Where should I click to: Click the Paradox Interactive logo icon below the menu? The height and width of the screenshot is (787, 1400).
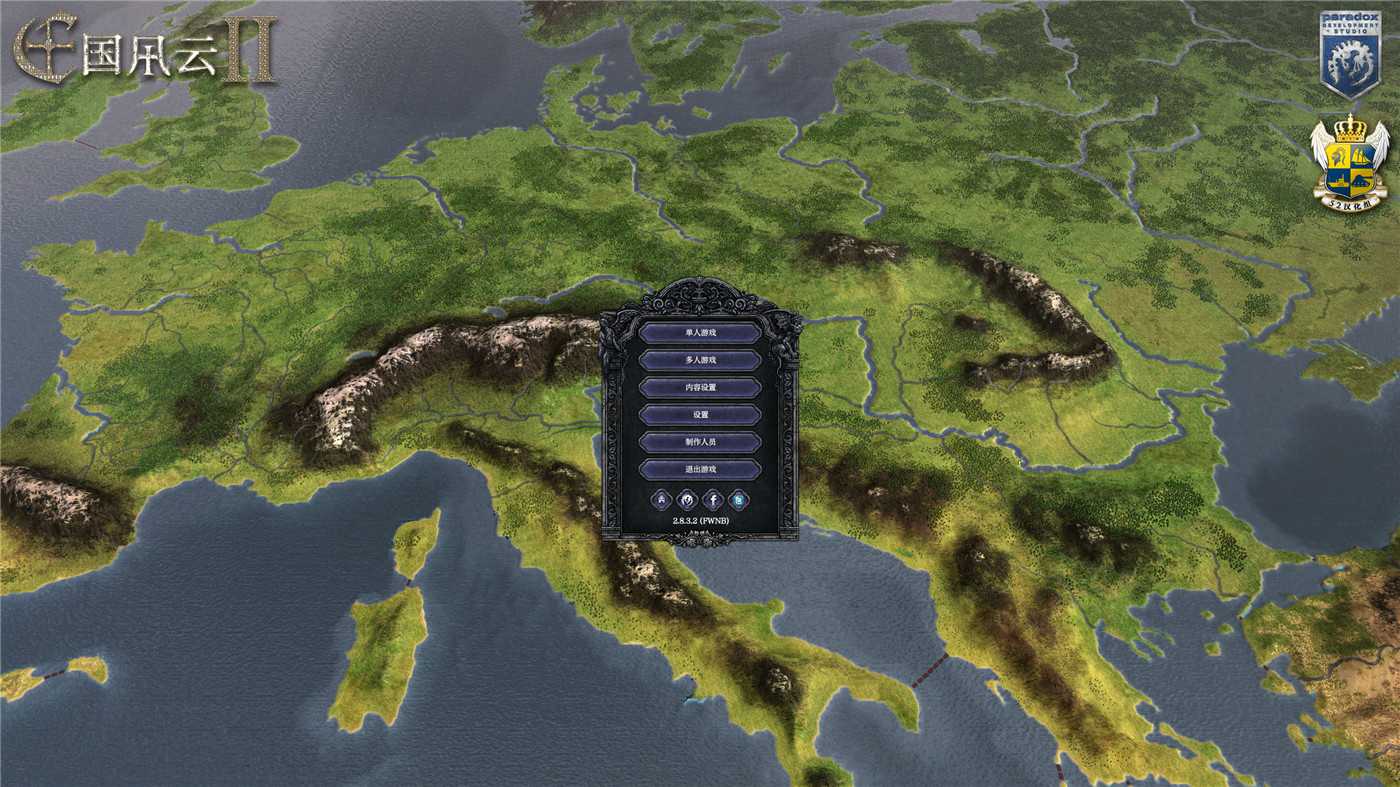686,499
